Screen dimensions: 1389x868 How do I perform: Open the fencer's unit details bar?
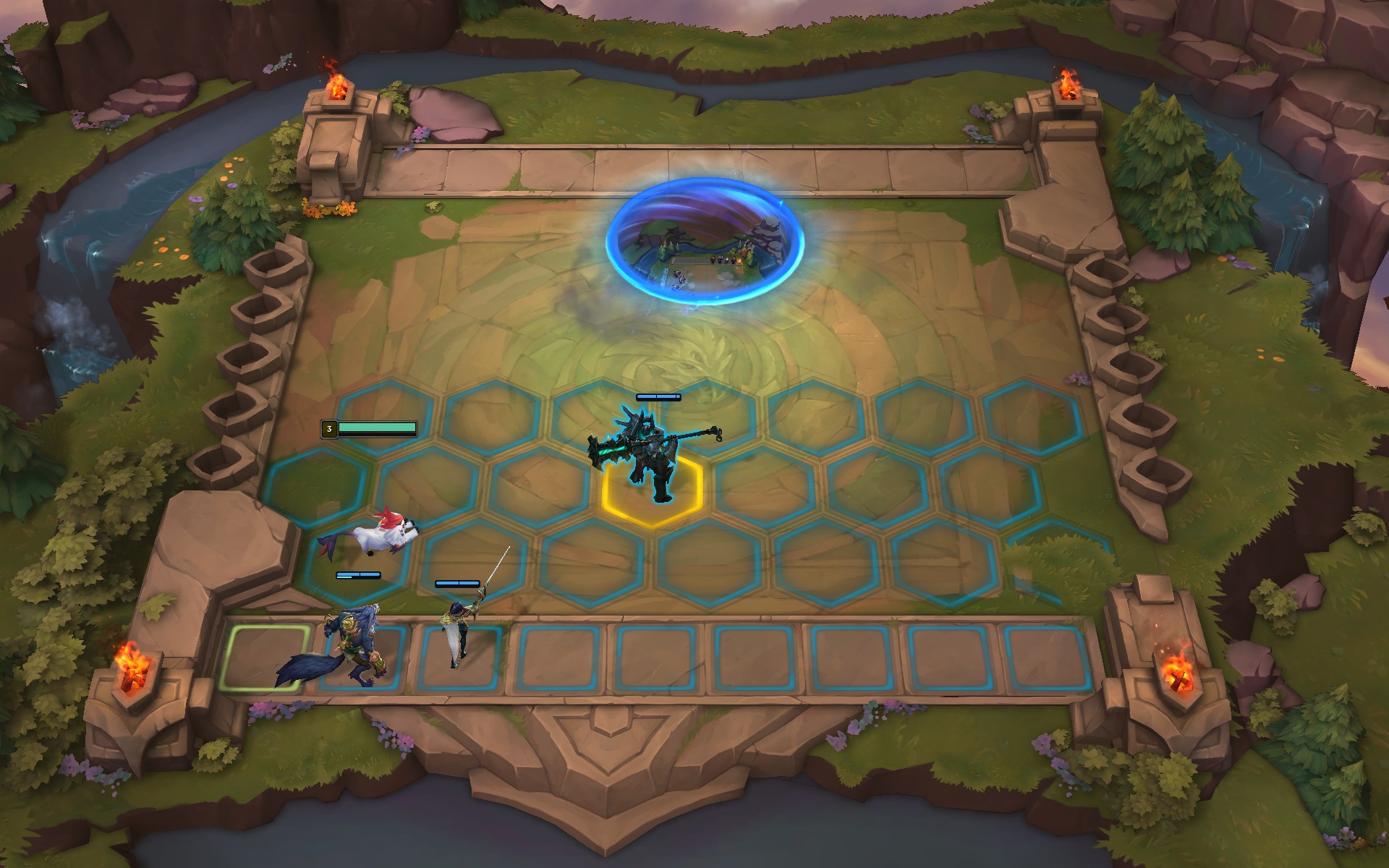tap(456, 583)
